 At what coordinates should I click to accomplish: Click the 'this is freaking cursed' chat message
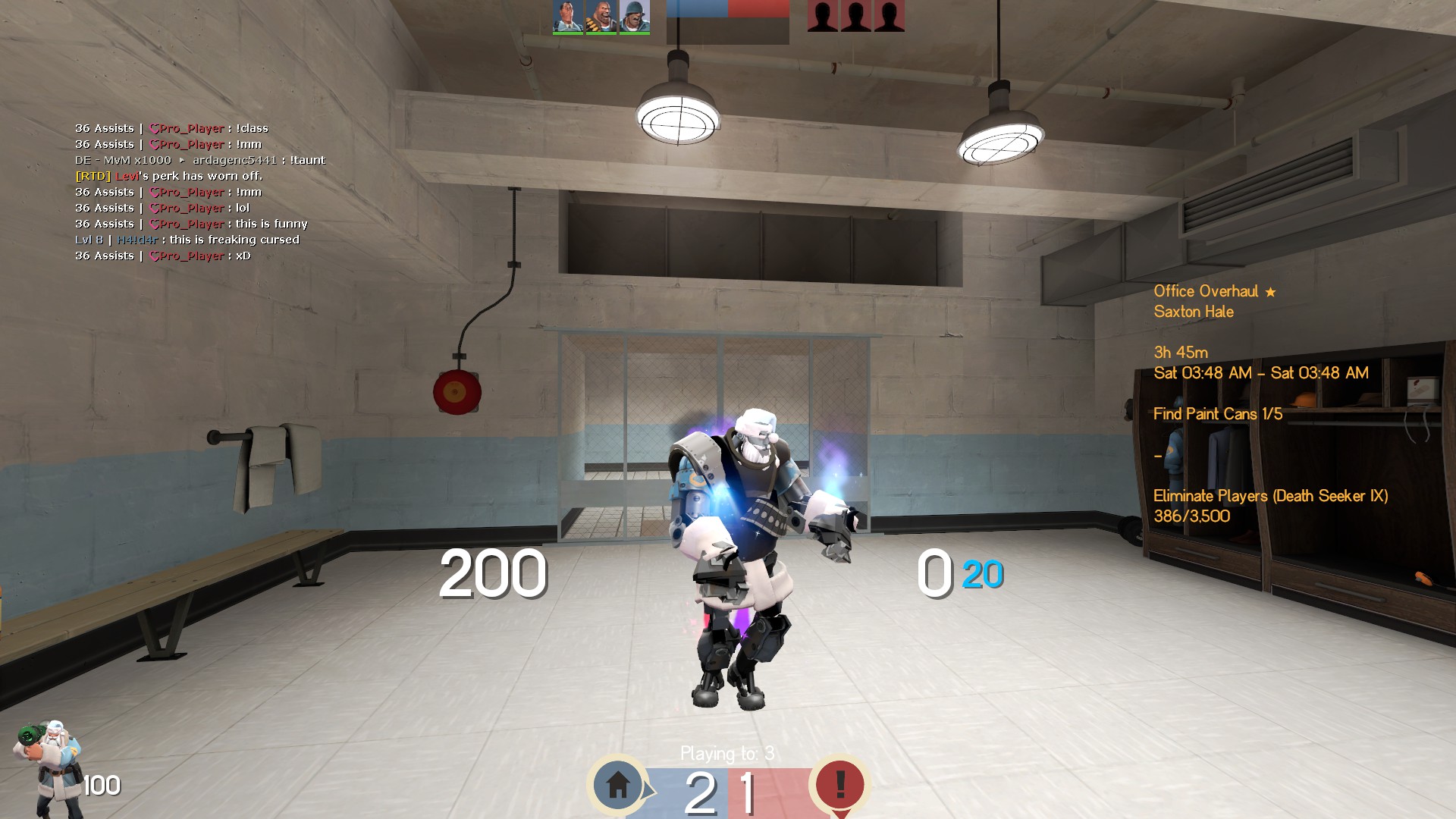pyautogui.click(x=234, y=240)
